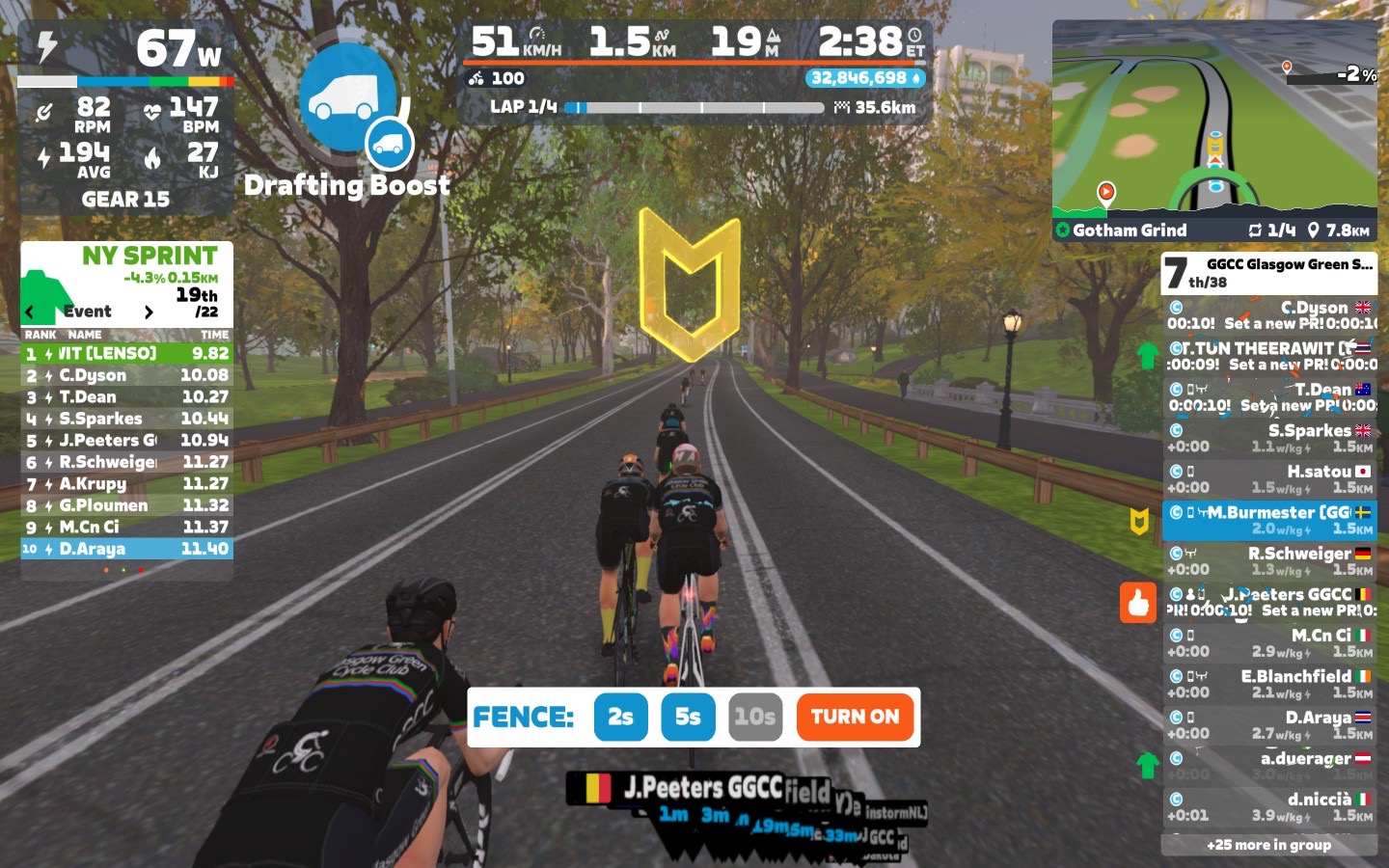The image size is (1389, 868).
Task: Open the GGCC Glasgow Green event header
Action: pyautogui.click(x=1268, y=273)
